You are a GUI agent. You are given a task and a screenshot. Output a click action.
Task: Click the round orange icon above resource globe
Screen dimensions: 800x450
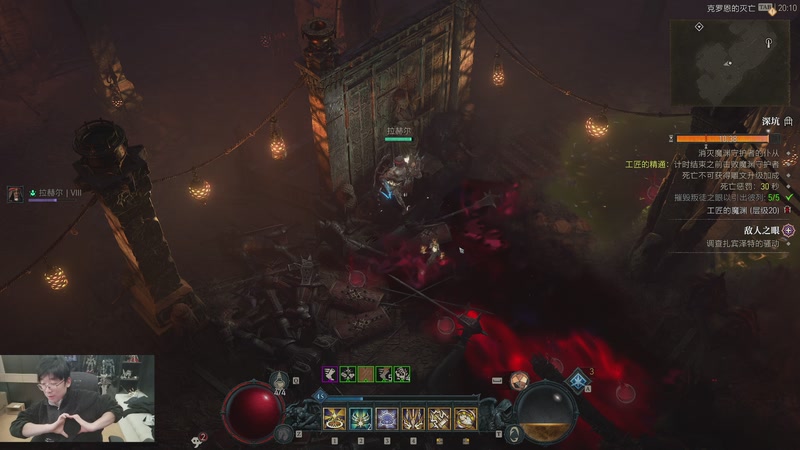point(519,380)
